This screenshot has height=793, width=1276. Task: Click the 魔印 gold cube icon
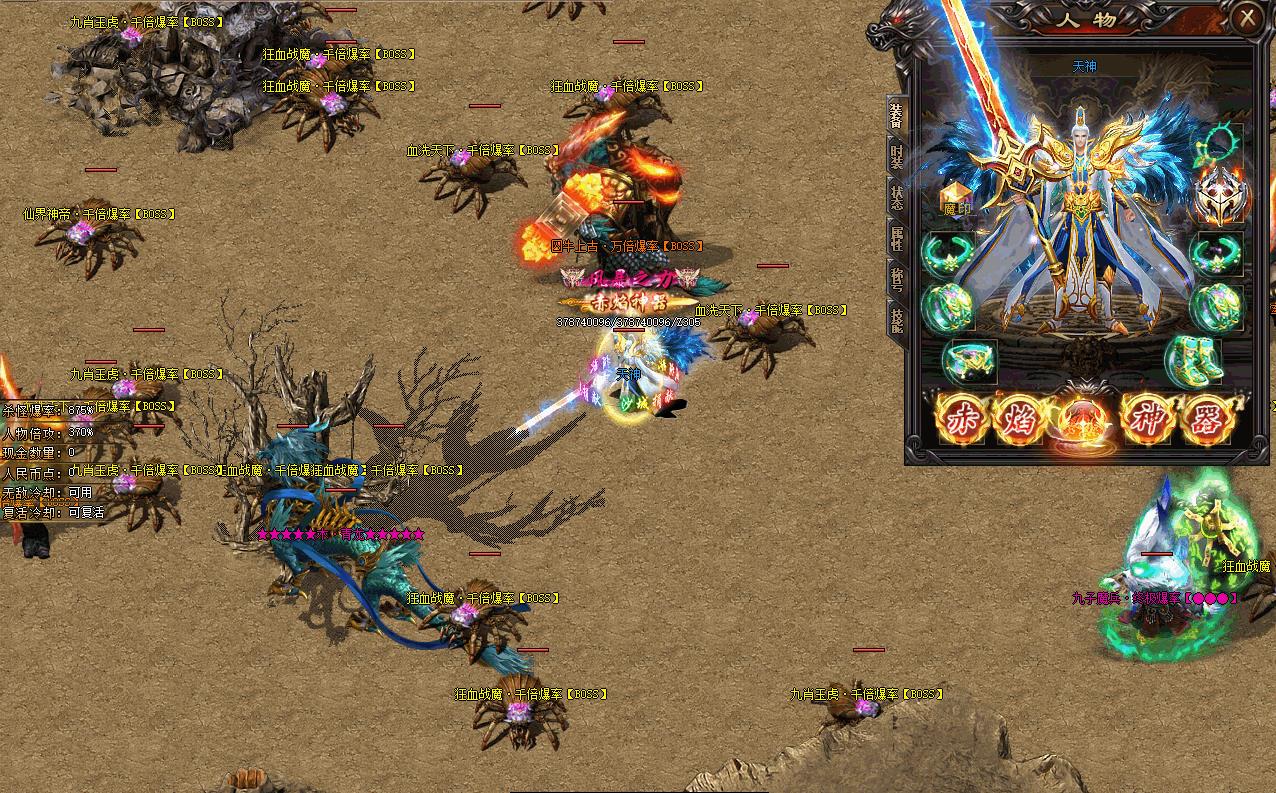click(x=957, y=199)
